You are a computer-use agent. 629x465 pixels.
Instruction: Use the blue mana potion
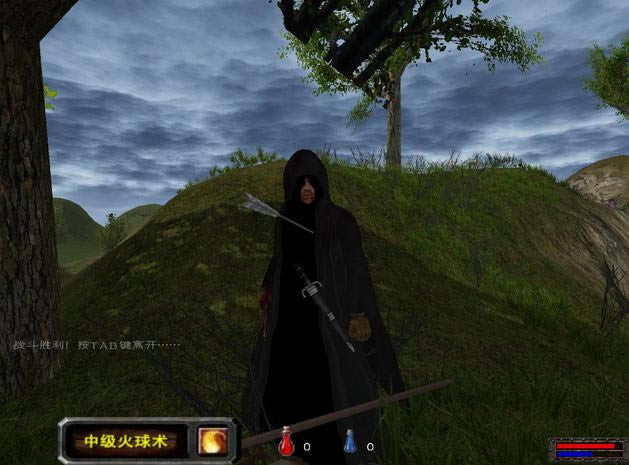(x=350, y=442)
